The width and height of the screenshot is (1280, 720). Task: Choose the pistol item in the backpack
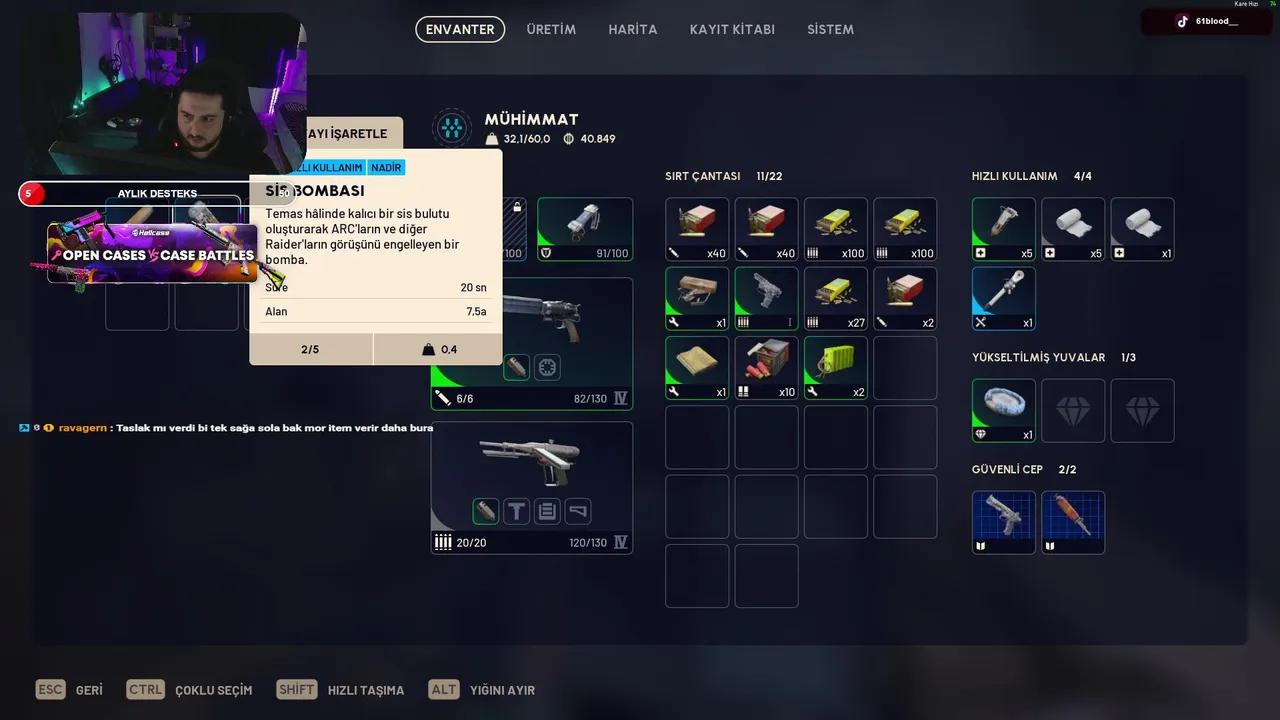coord(766,298)
